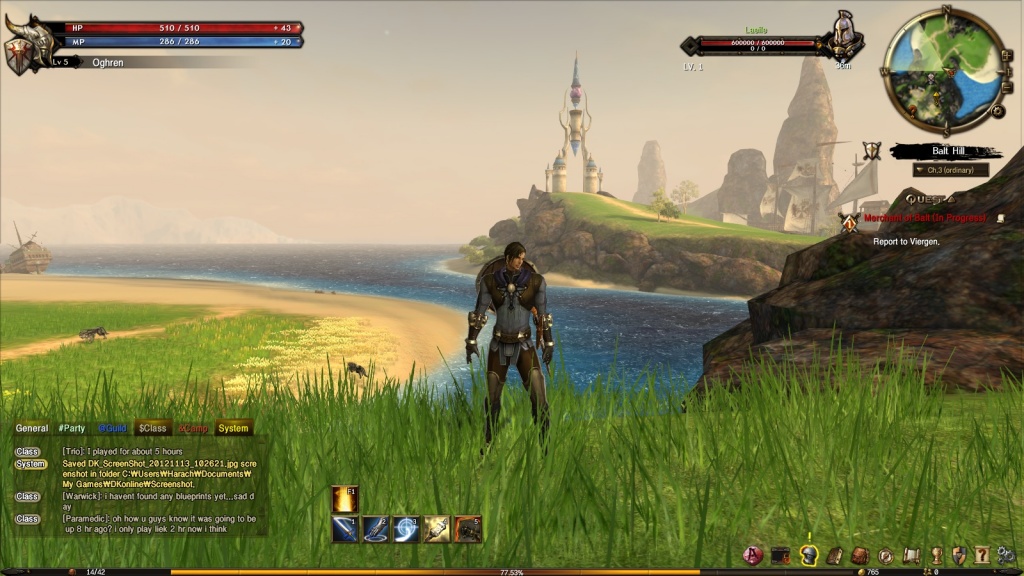Viewport: 1024px width, 576px height.
Task: Select the @Guild chat tab
Action: 112,428
